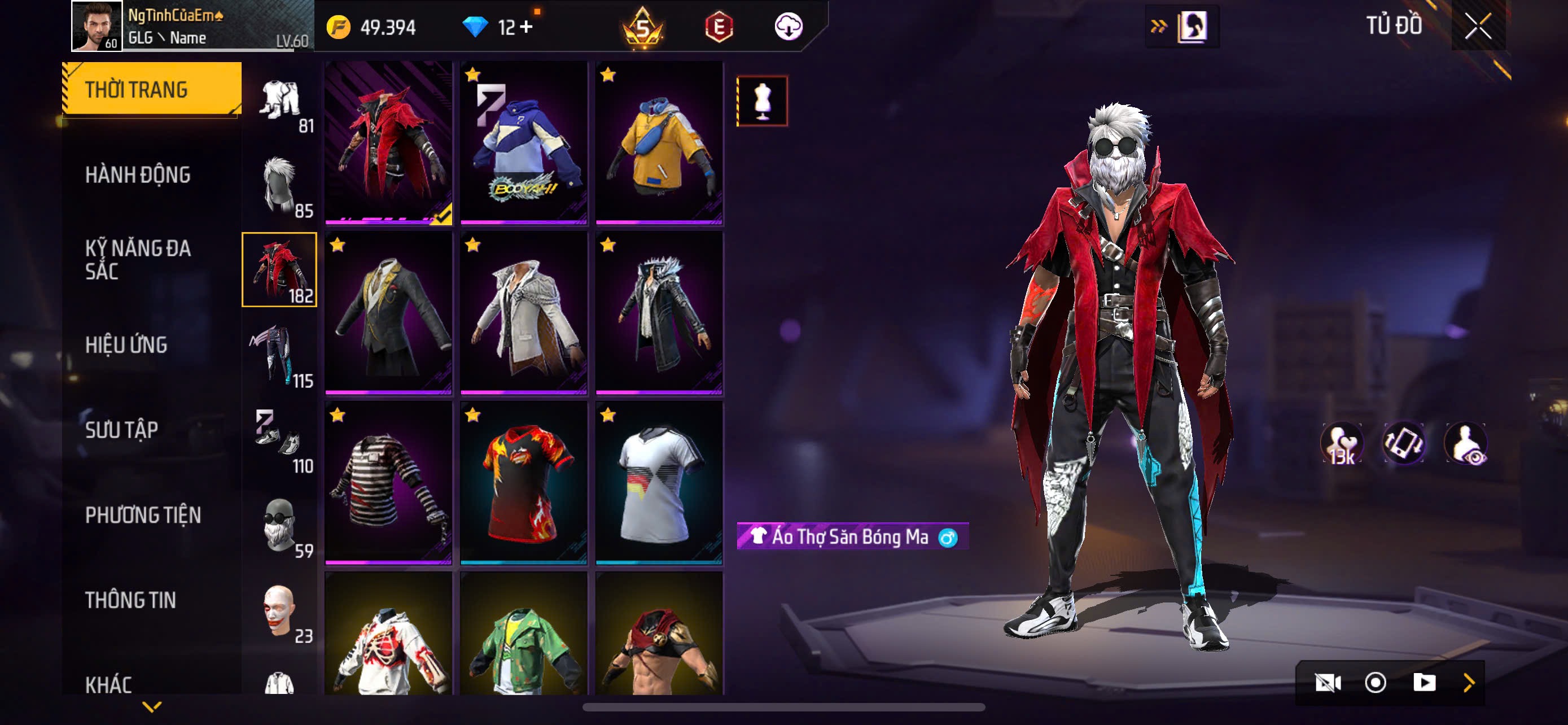Open the SƯU TẬP tab
Viewport: 1568px width, 725px height.
coord(121,430)
